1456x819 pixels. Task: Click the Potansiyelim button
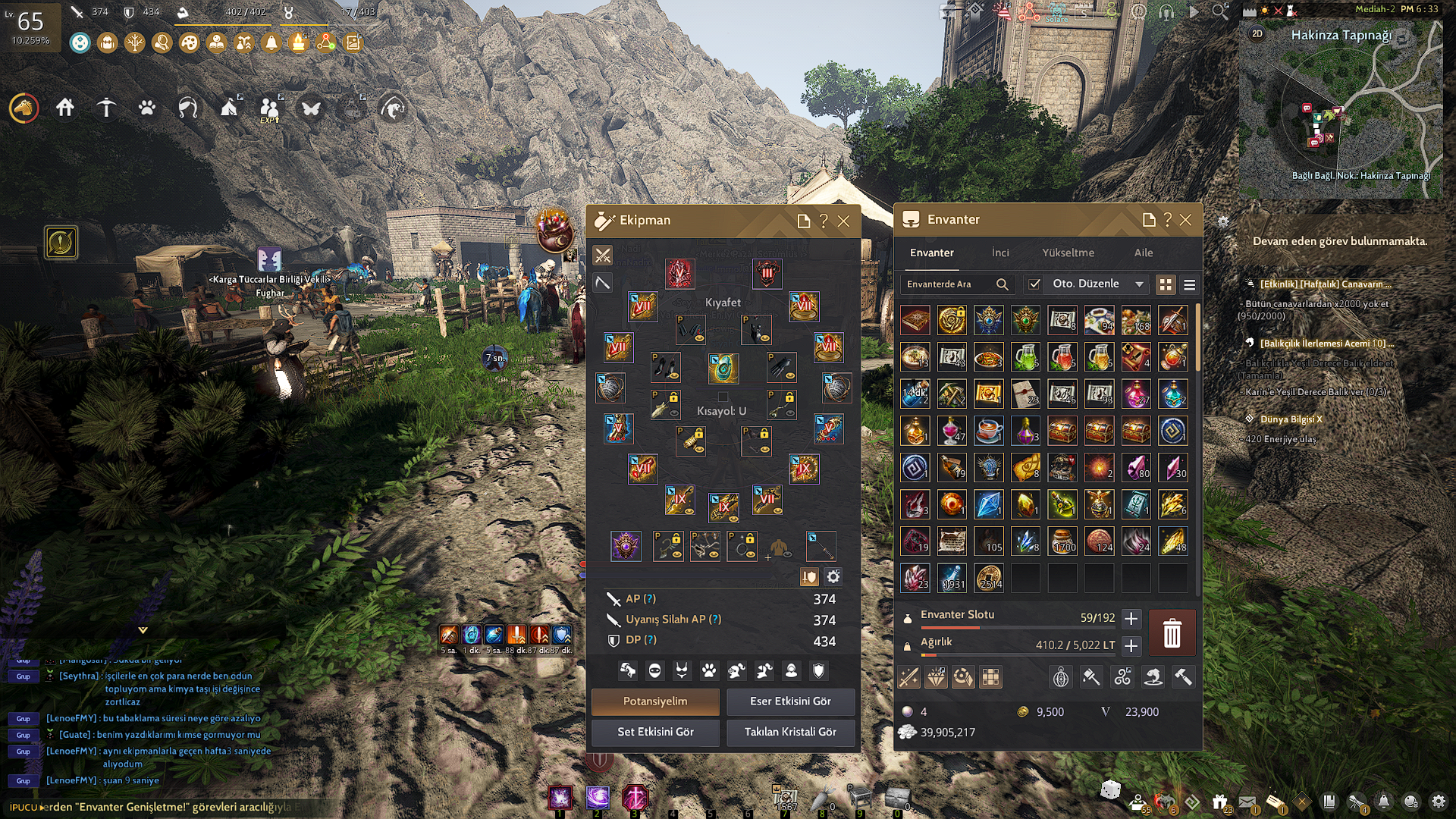click(655, 701)
